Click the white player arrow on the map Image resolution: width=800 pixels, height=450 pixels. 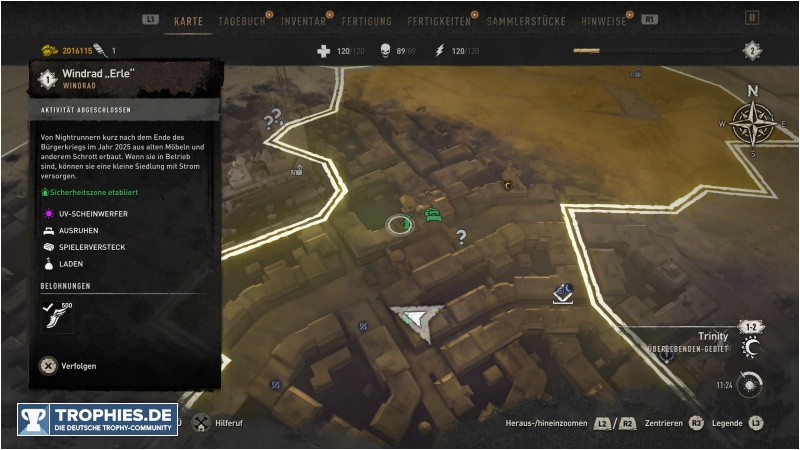(x=415, y=319)
